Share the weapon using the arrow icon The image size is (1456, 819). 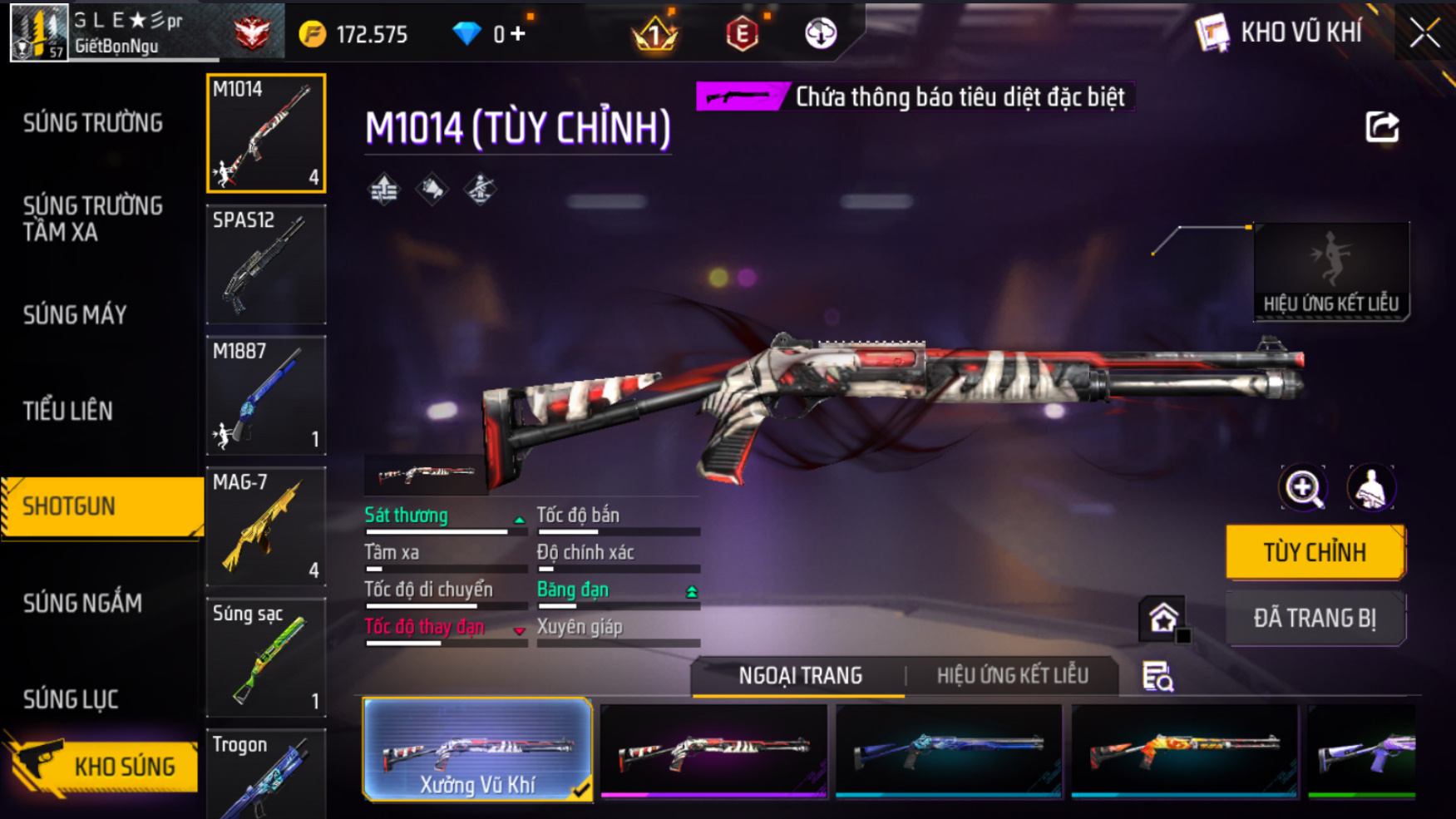click(1382, 127)
